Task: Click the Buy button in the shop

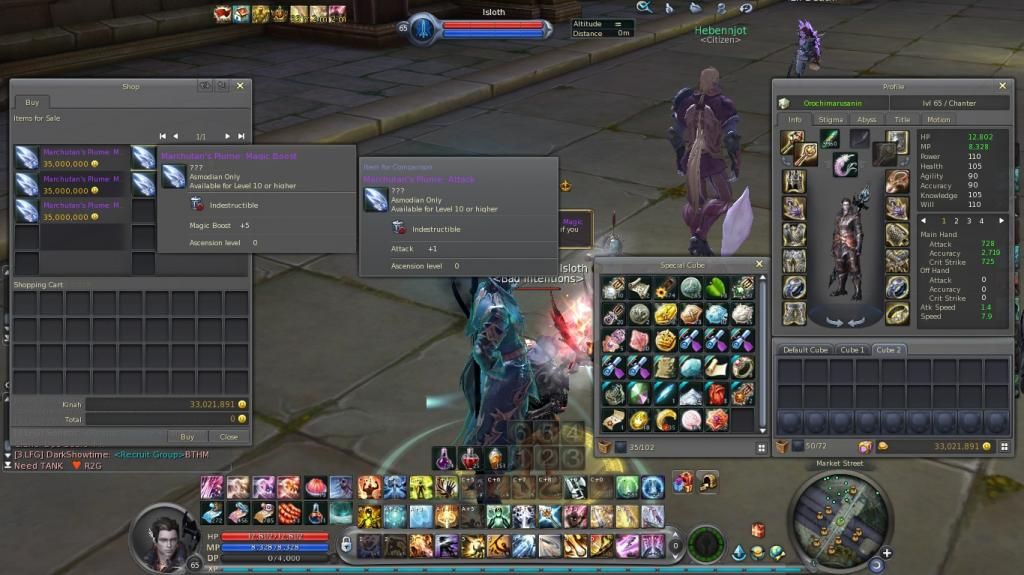Action: (x=187, y=436)
